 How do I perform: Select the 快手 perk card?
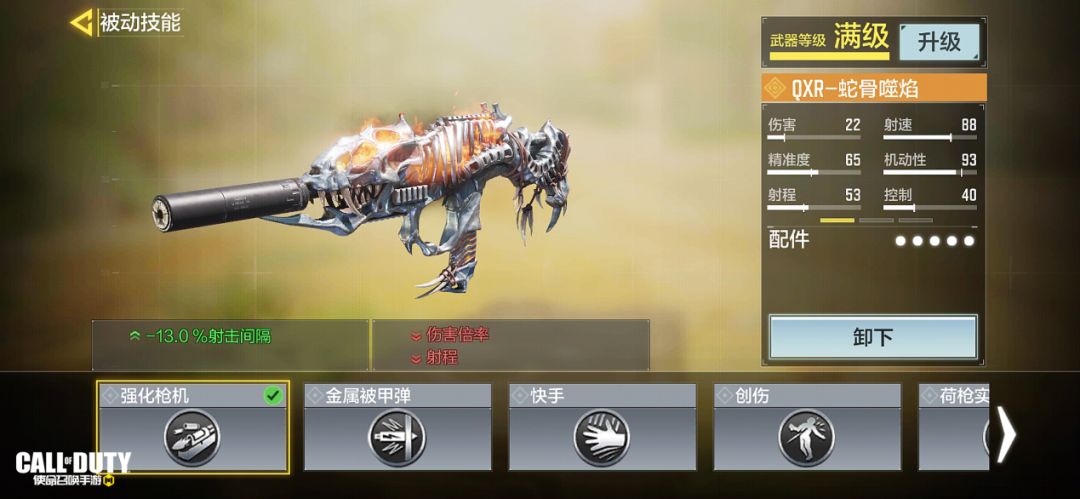click(x=602, y=426)
